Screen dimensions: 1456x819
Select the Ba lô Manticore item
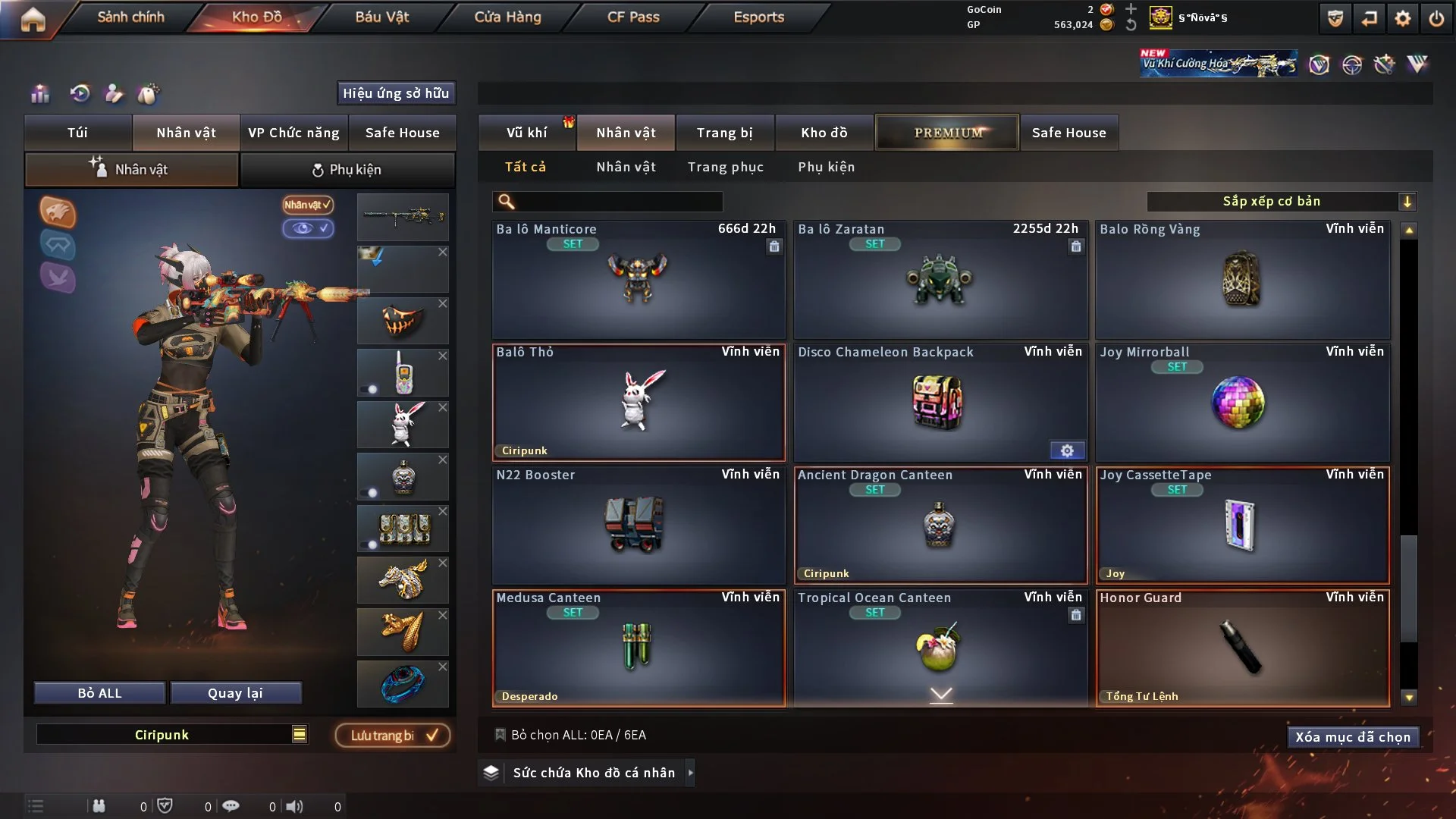coord(638,279)
